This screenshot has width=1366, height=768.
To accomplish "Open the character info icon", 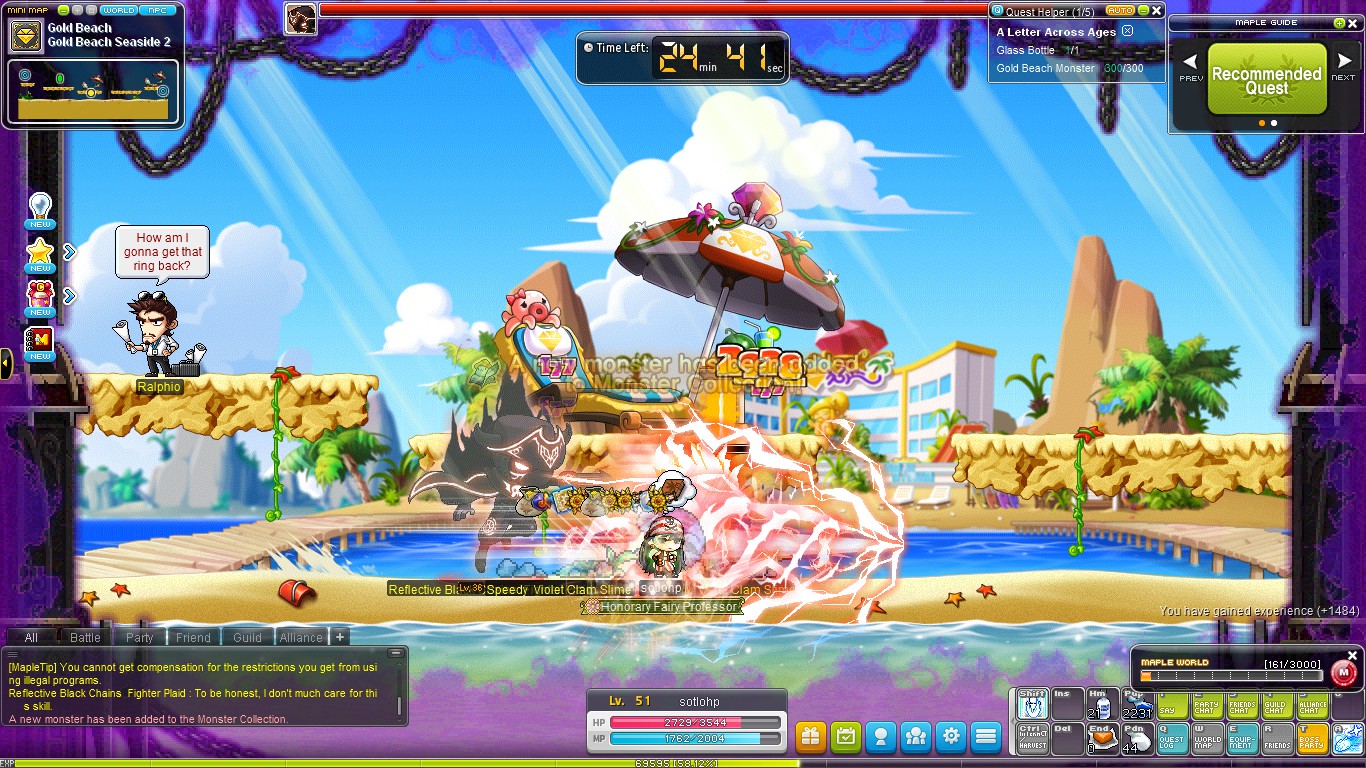I will tap(880, 737).
